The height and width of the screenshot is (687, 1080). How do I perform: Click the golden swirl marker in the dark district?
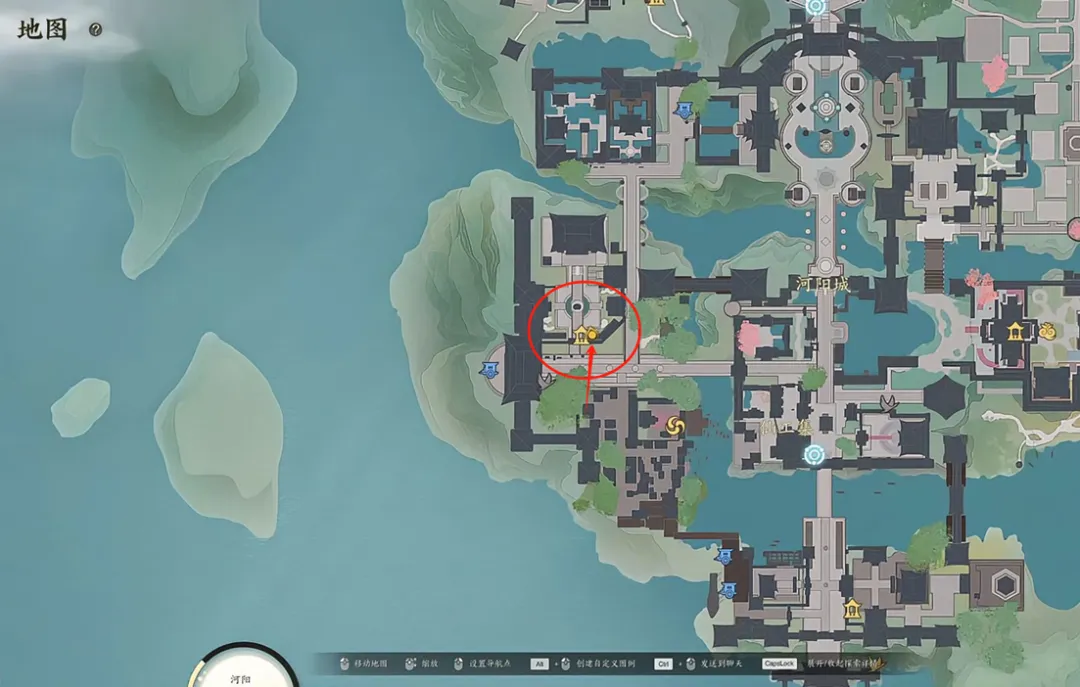pos(675,427)
